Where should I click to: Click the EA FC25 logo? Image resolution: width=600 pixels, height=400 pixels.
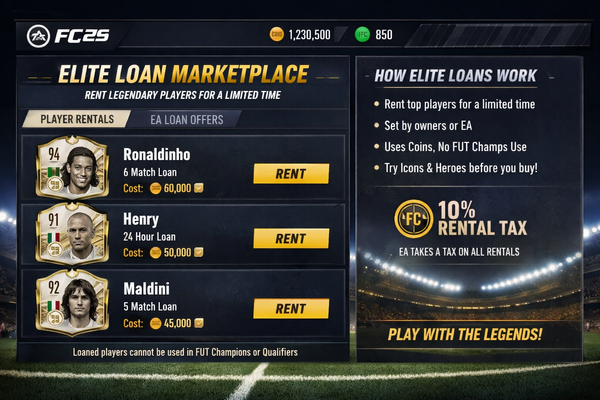68,35
